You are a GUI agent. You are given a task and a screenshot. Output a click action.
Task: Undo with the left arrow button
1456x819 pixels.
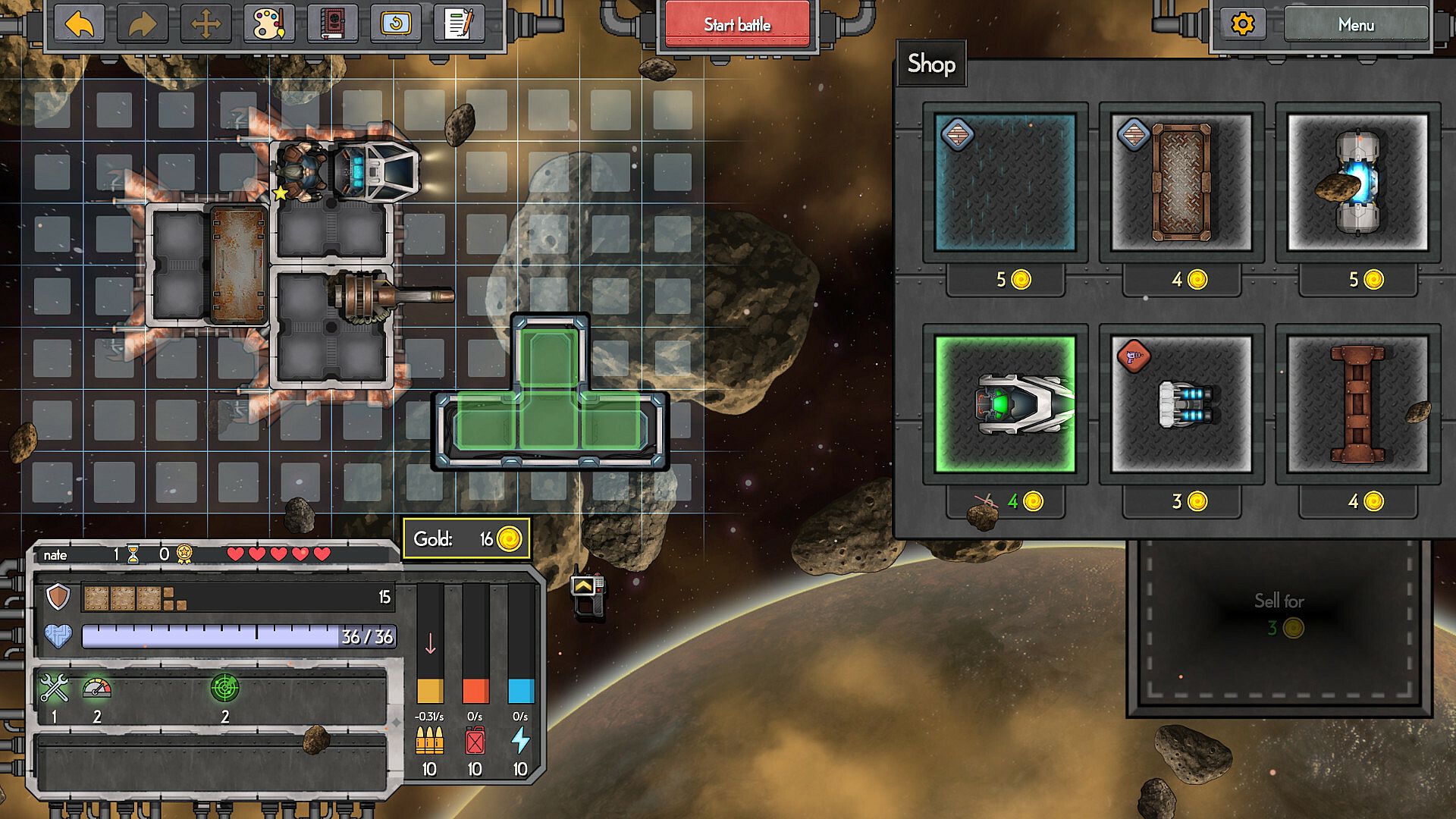(80, 25)
